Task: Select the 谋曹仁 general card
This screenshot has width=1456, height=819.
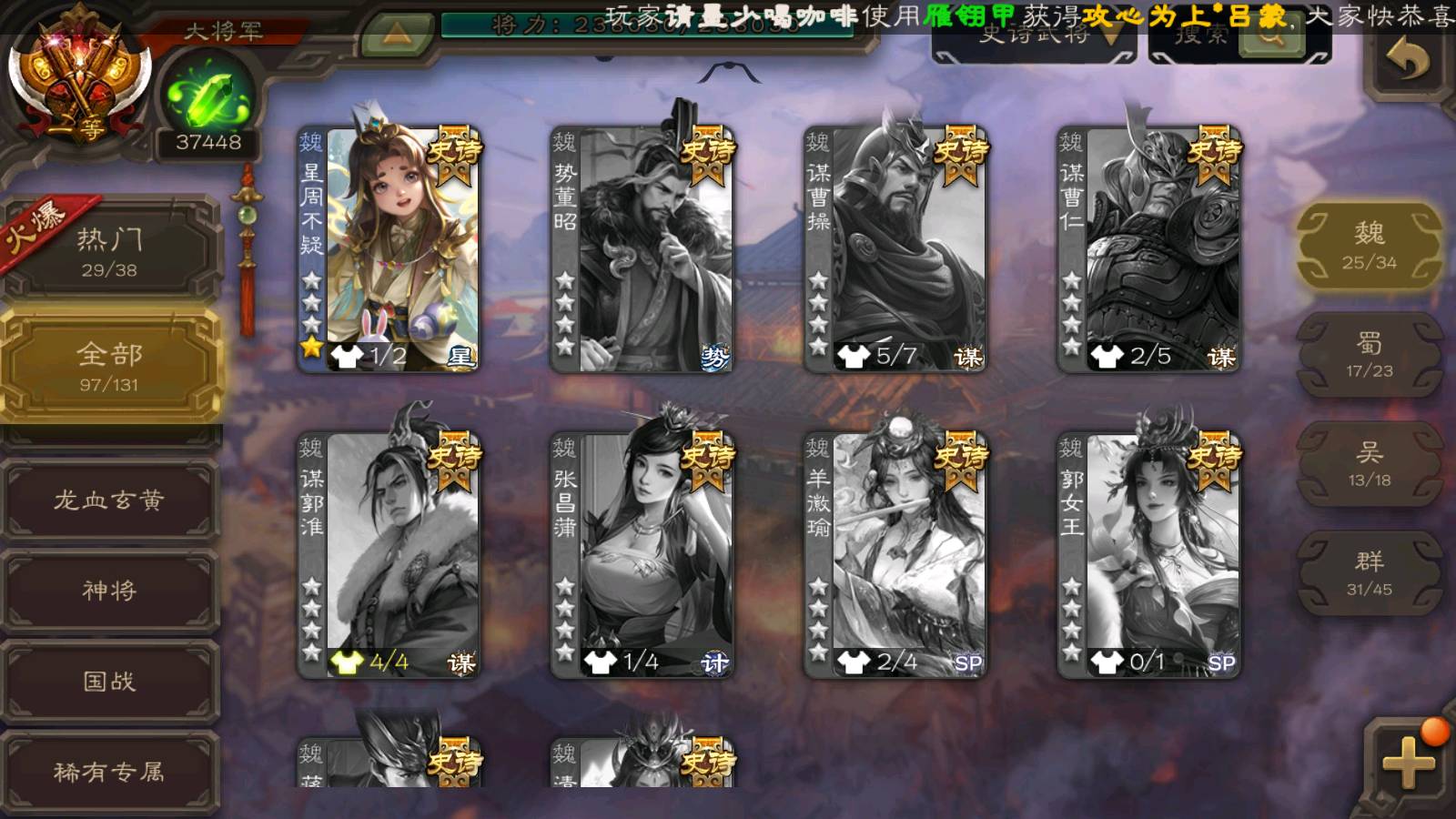Action: pos(1149,248)
